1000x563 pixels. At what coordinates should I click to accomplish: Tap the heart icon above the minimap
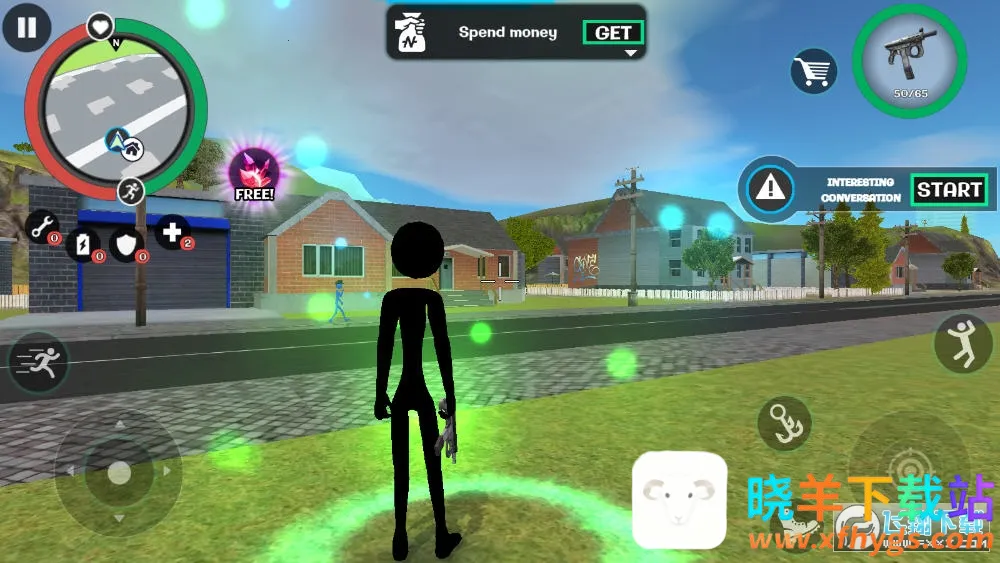pos(100,25)
